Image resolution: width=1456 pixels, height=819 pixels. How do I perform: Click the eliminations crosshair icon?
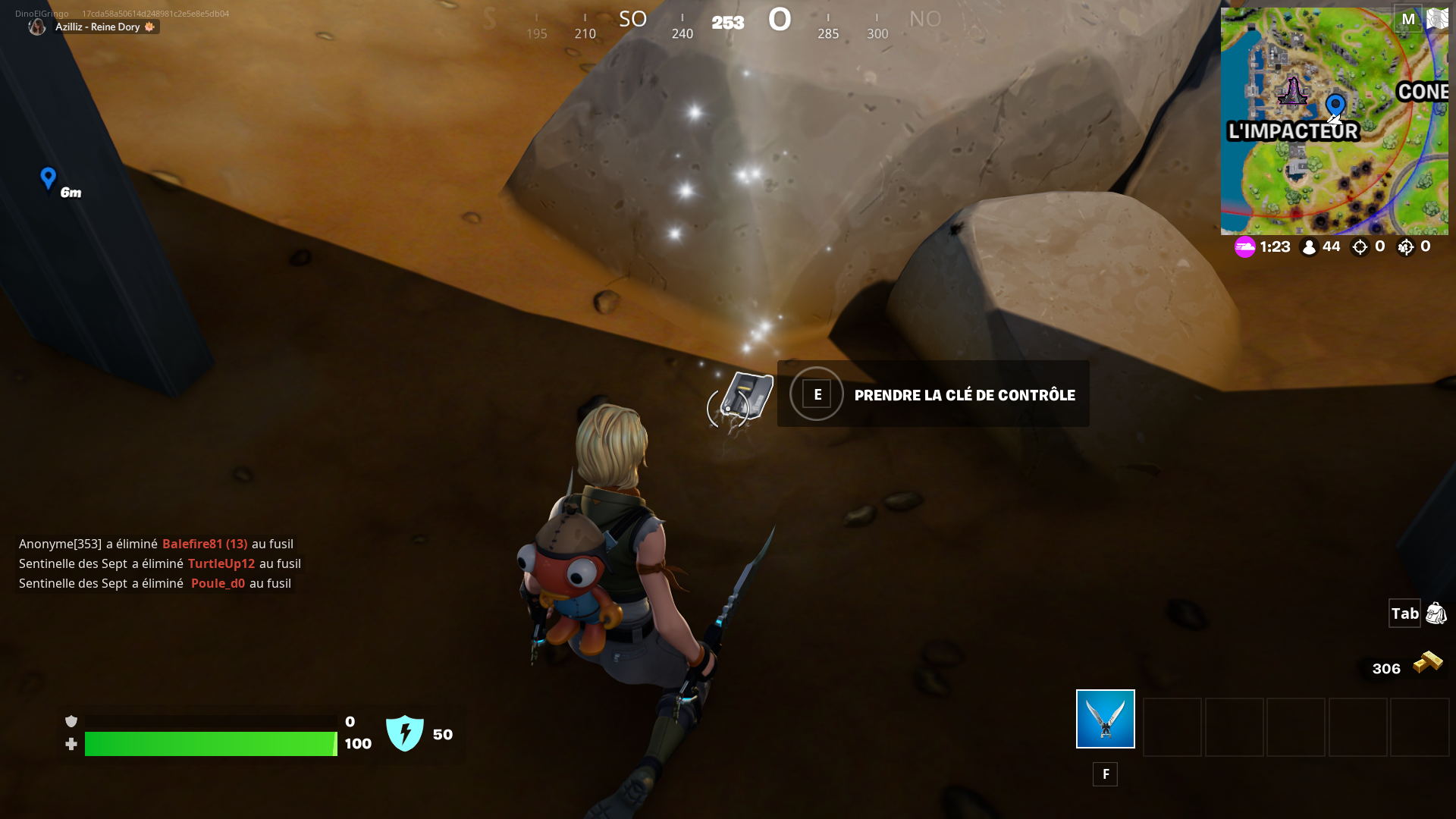1361,246
